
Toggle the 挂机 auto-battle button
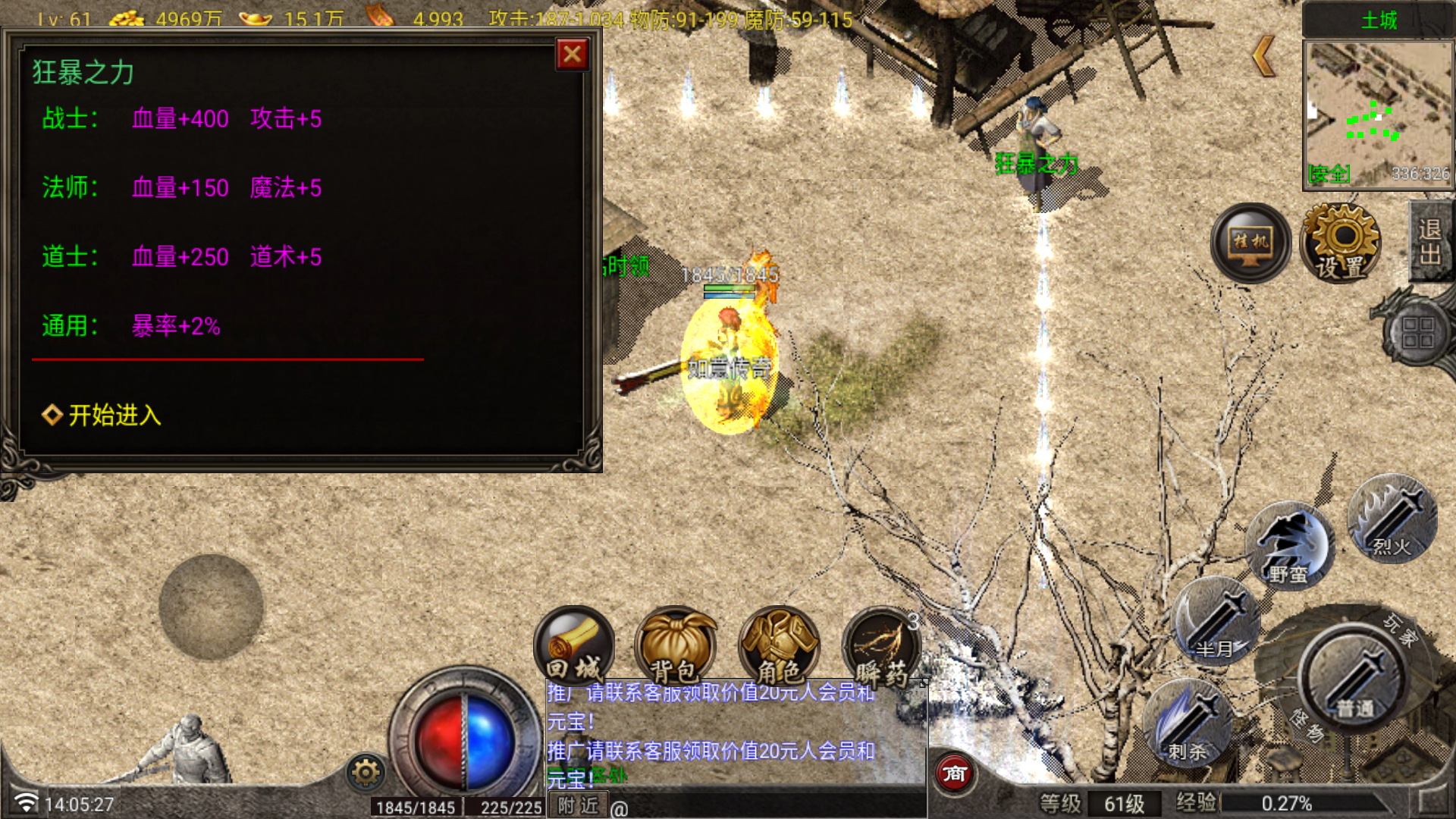[1250, 243]
